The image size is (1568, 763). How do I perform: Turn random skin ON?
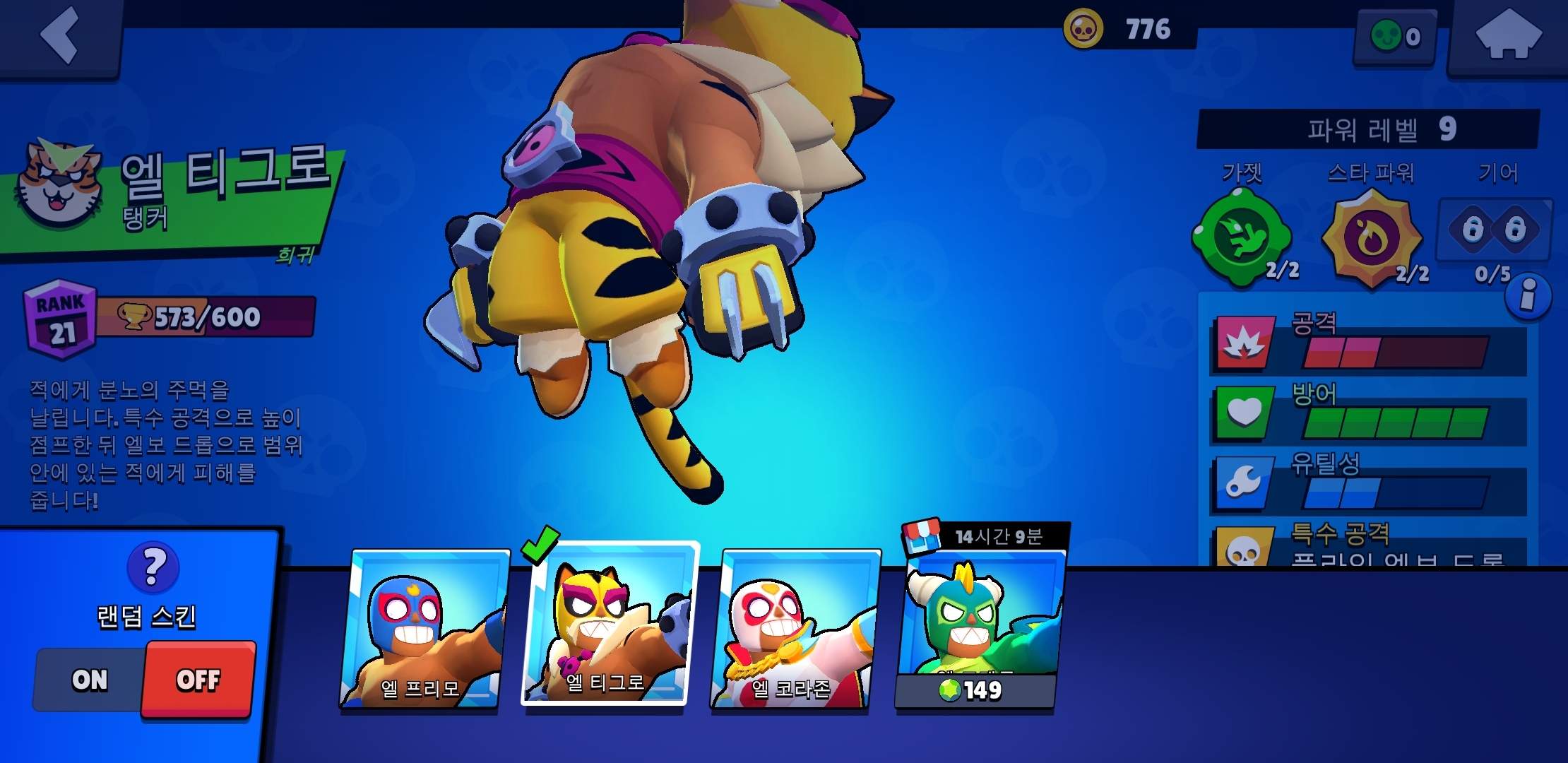pos(90,680)
